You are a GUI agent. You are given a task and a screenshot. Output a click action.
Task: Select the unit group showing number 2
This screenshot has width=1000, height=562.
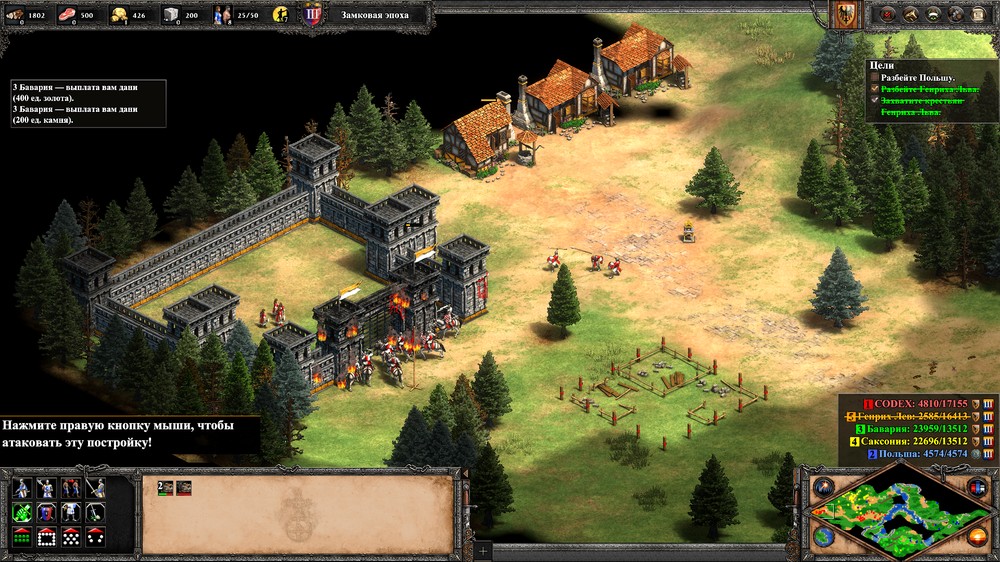(x=165, y=487)
